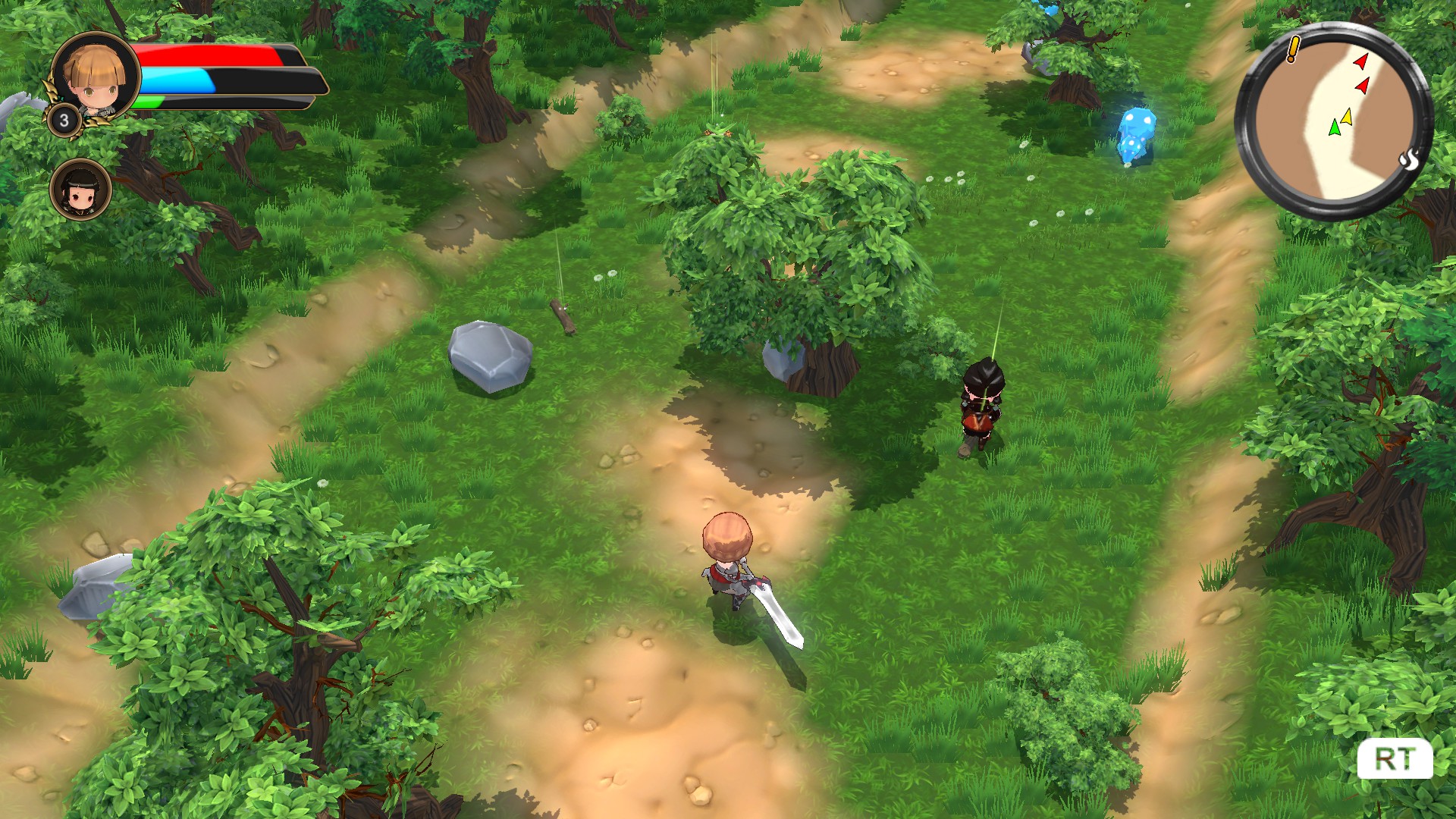The height and width of the screenshot is (819, 1456).
Task: Click the lower red enemy arrow on minimap
Action: [1362, 85]
